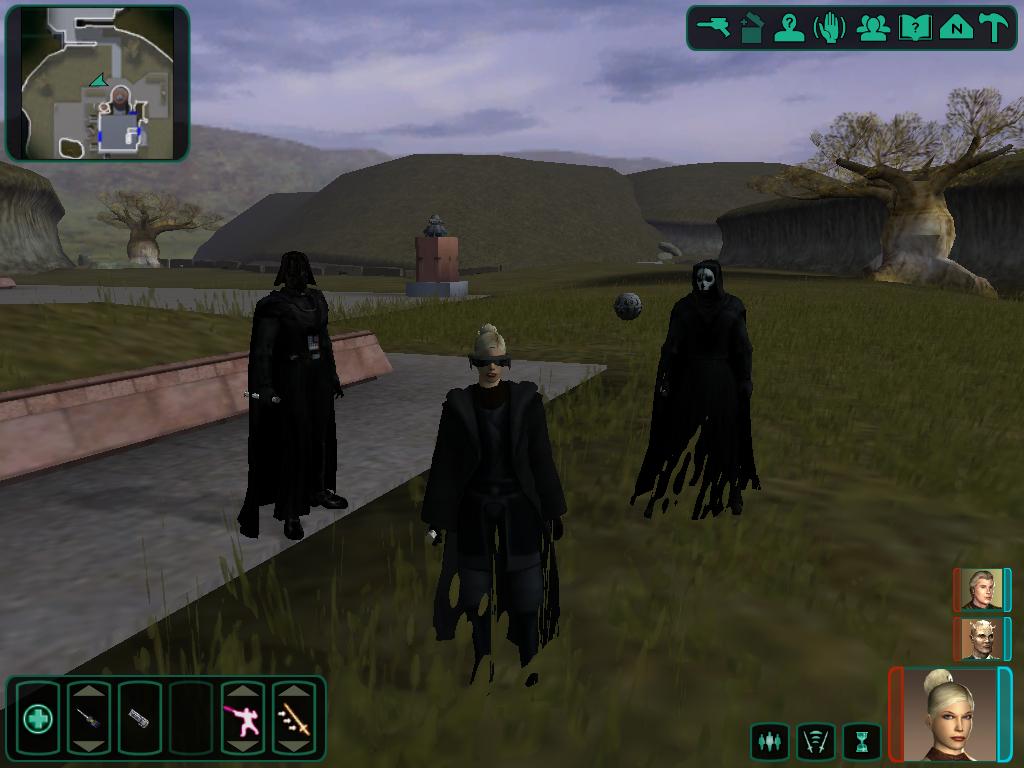
Task: Open the journal book icon
Action: pyautogui.click(x=914, y=27)
